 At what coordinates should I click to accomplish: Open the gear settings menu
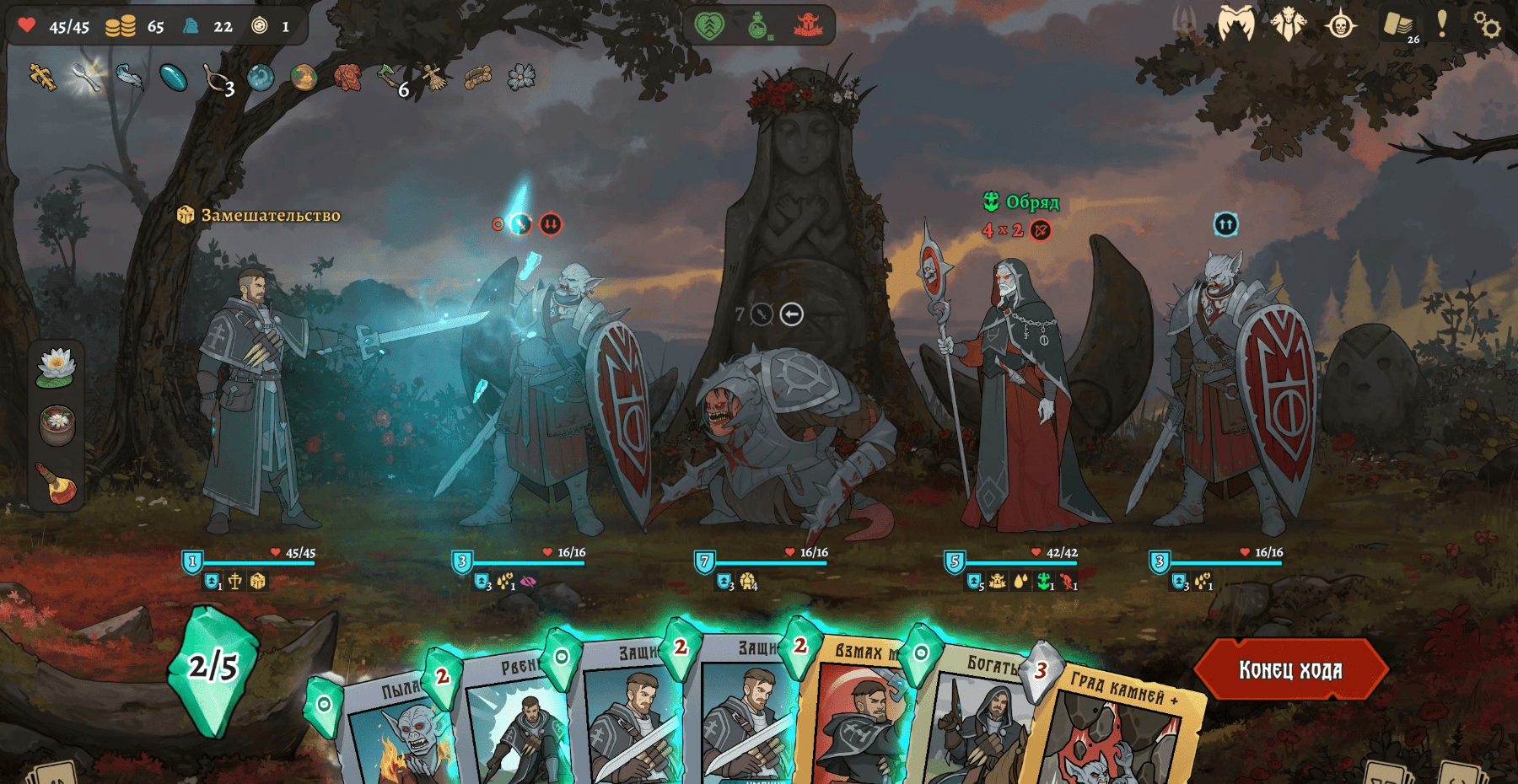pyautogui.click(x=1487, y=25)
